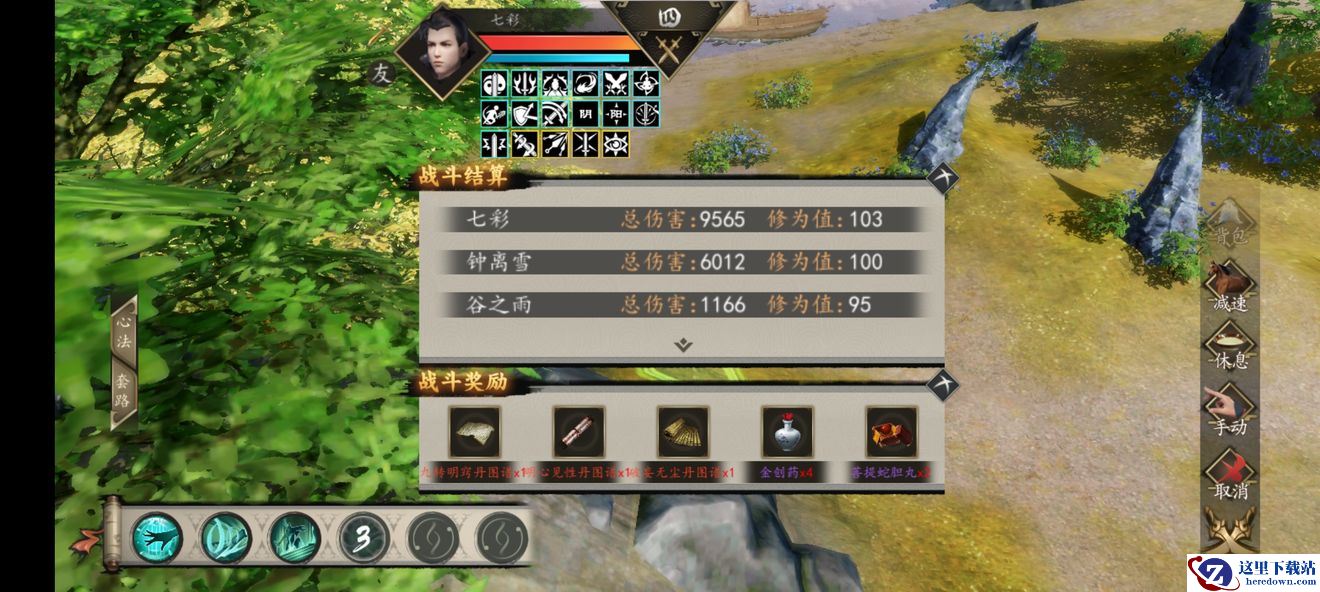Select the 金创药 medicine bottle reward
This screenshot has height=592, width=1320.
click(787, 432)
